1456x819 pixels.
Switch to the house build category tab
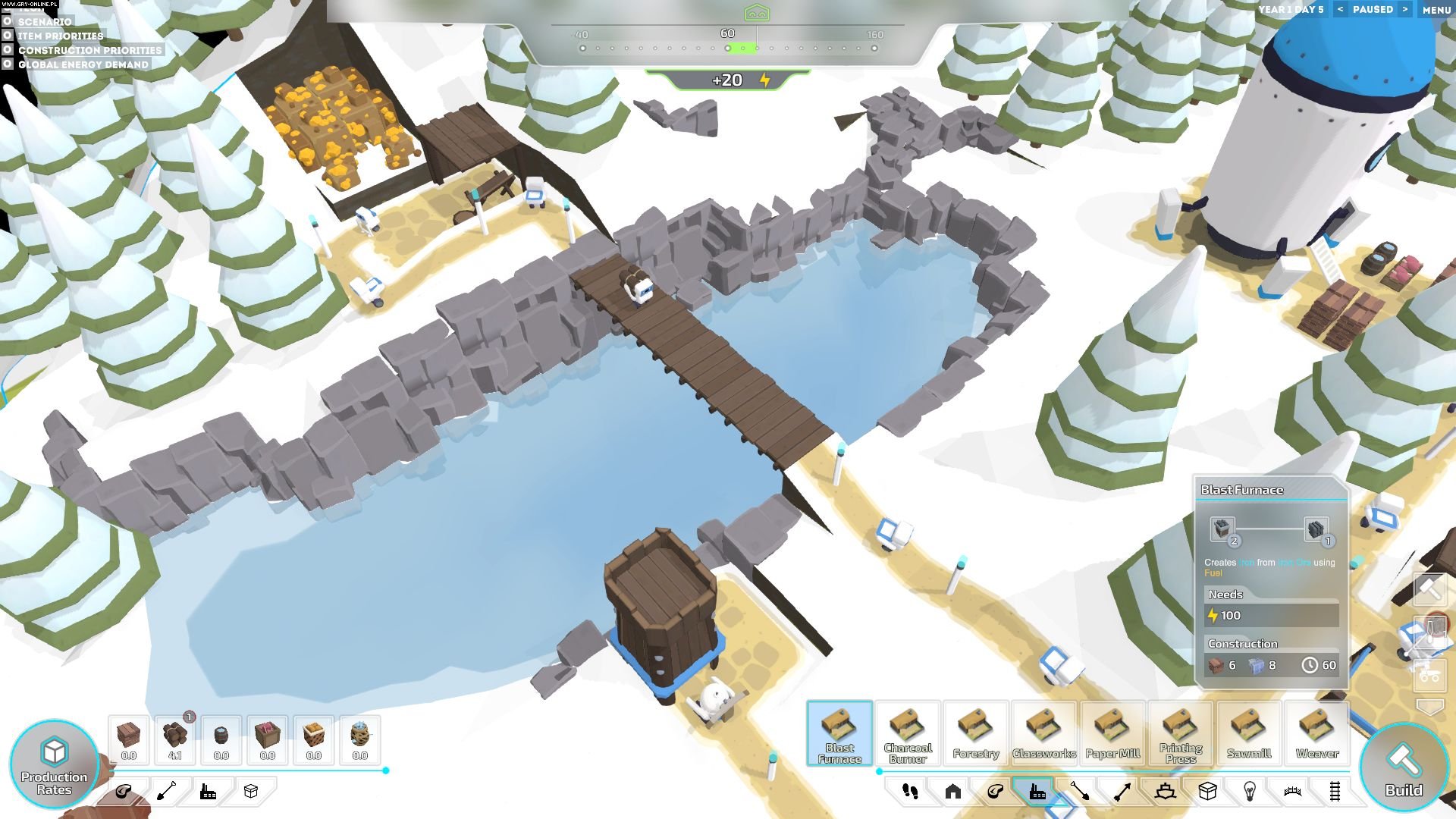point(953,792)
